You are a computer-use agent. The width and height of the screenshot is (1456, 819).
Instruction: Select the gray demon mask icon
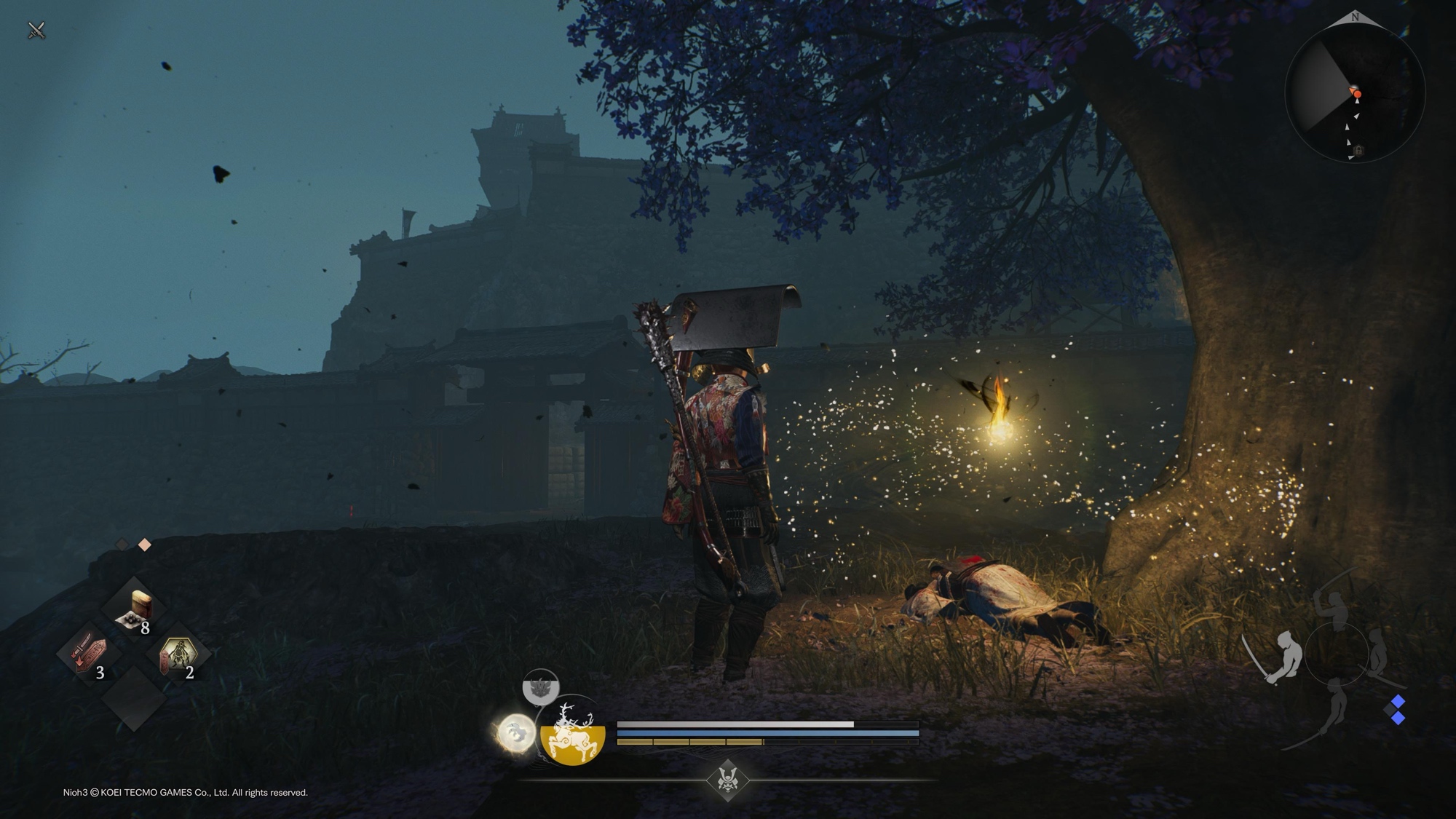pyautogui.click(x=540, y=687)
